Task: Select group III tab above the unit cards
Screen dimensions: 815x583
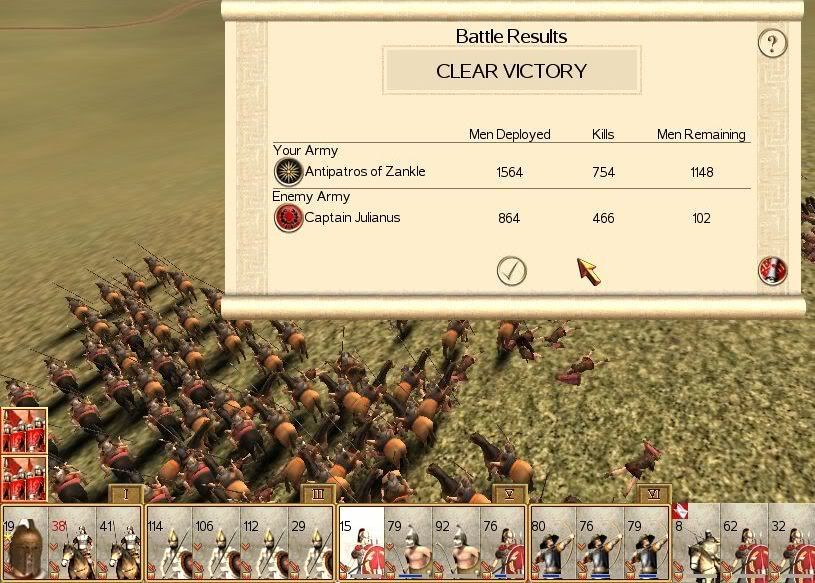Action: point(316,494)
